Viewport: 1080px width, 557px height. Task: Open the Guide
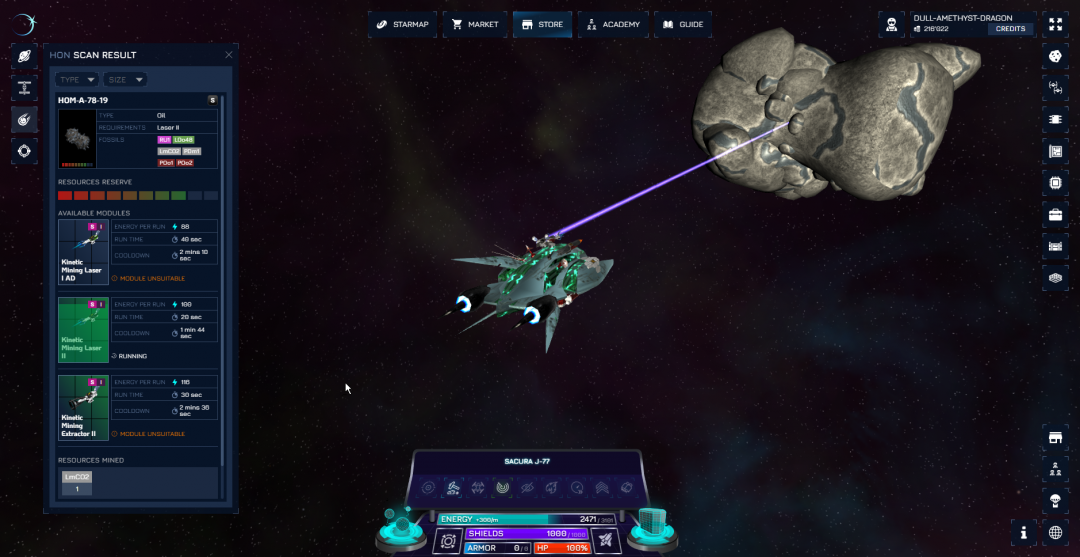pos(682,24)
